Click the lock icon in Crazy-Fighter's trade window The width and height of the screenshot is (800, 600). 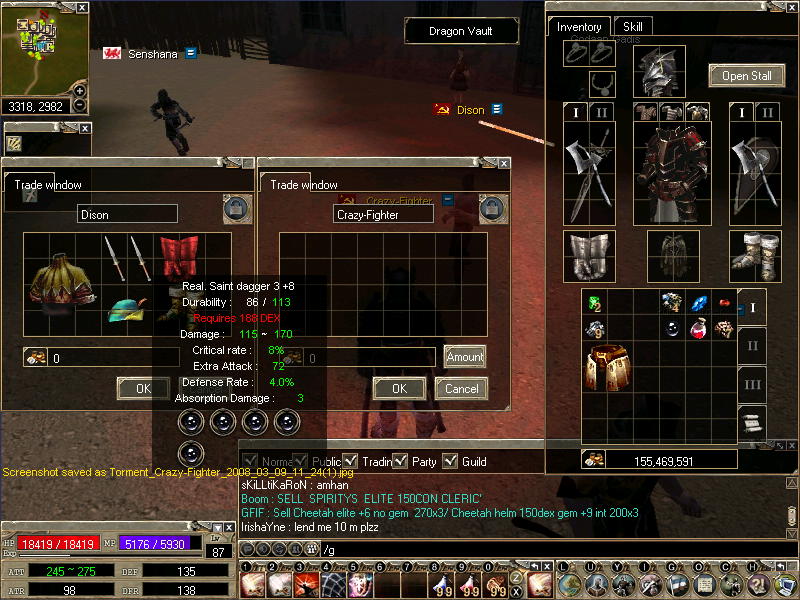click(x=491, y=208)
